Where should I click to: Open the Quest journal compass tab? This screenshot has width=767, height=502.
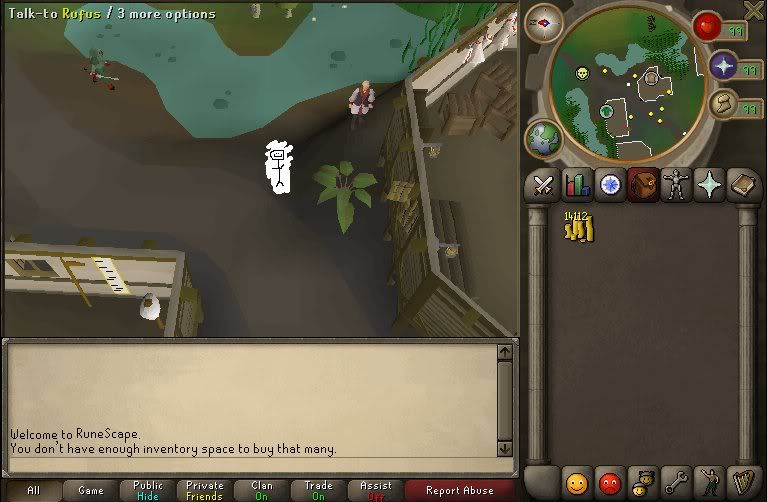click(x=610, y=185)
